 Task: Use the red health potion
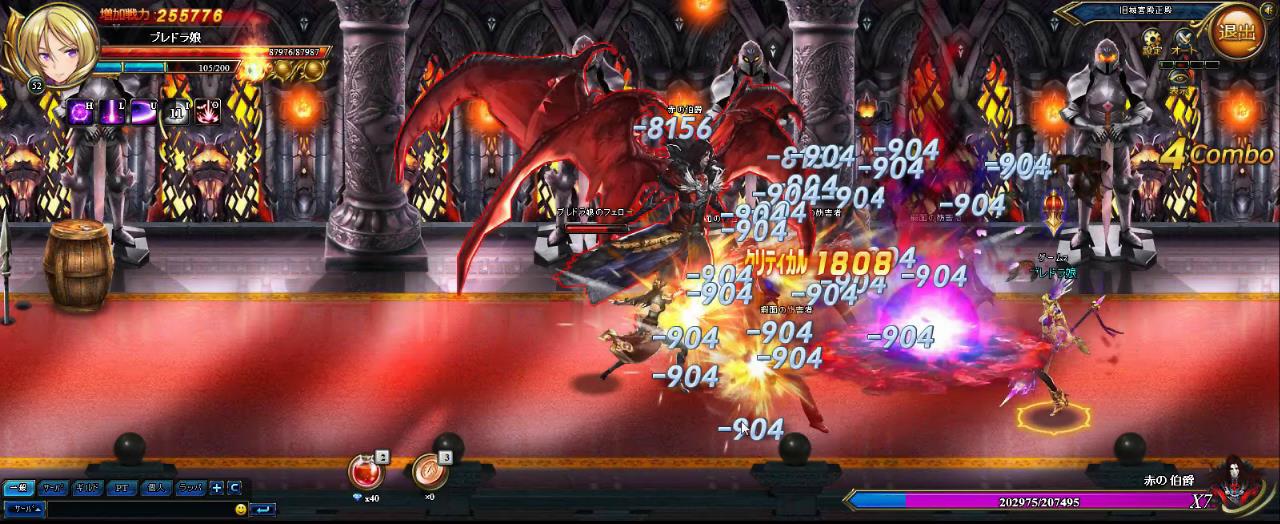click(x=364, y=471)
